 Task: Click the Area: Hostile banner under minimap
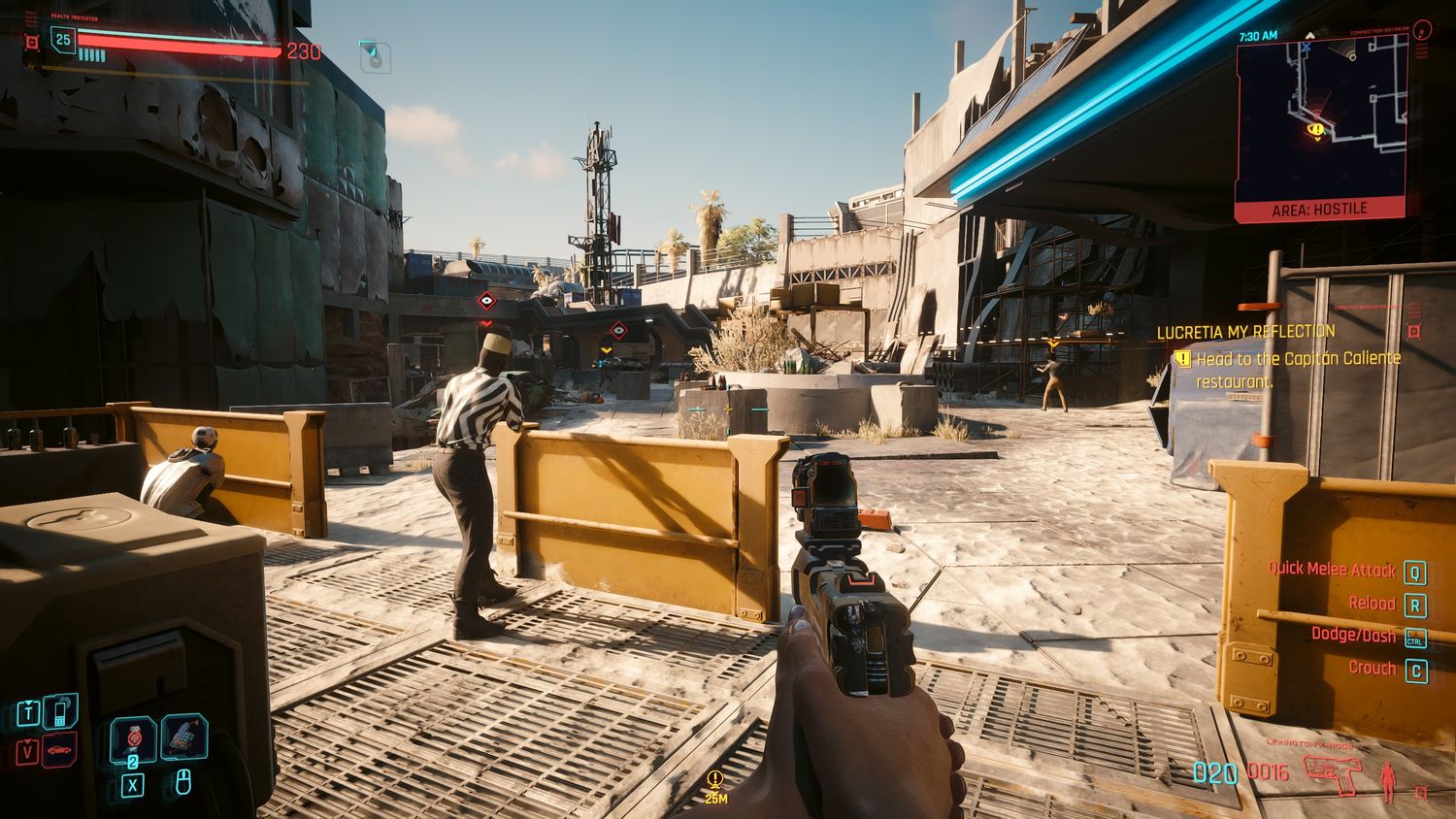tap(1319, 209)
